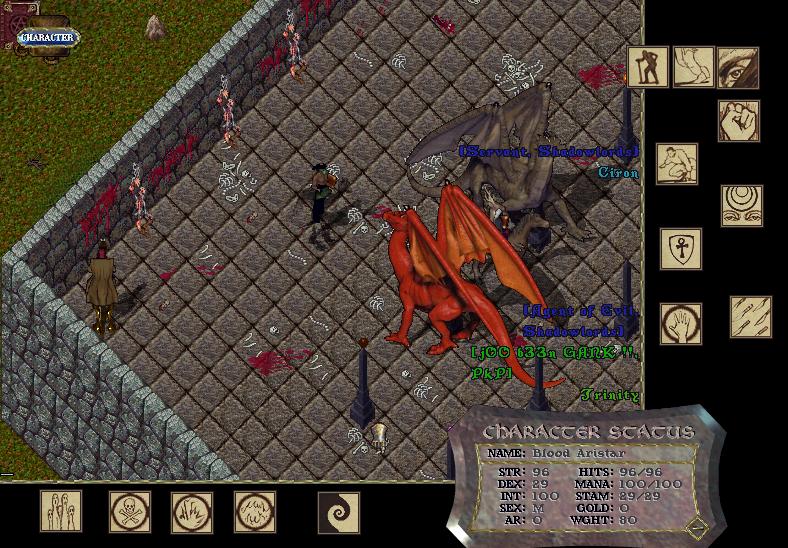The width and height of the screenshot is (788, 548).
Task: Activate the falling arrows icon
Action: pyautogui.click(x=750, y=316)
